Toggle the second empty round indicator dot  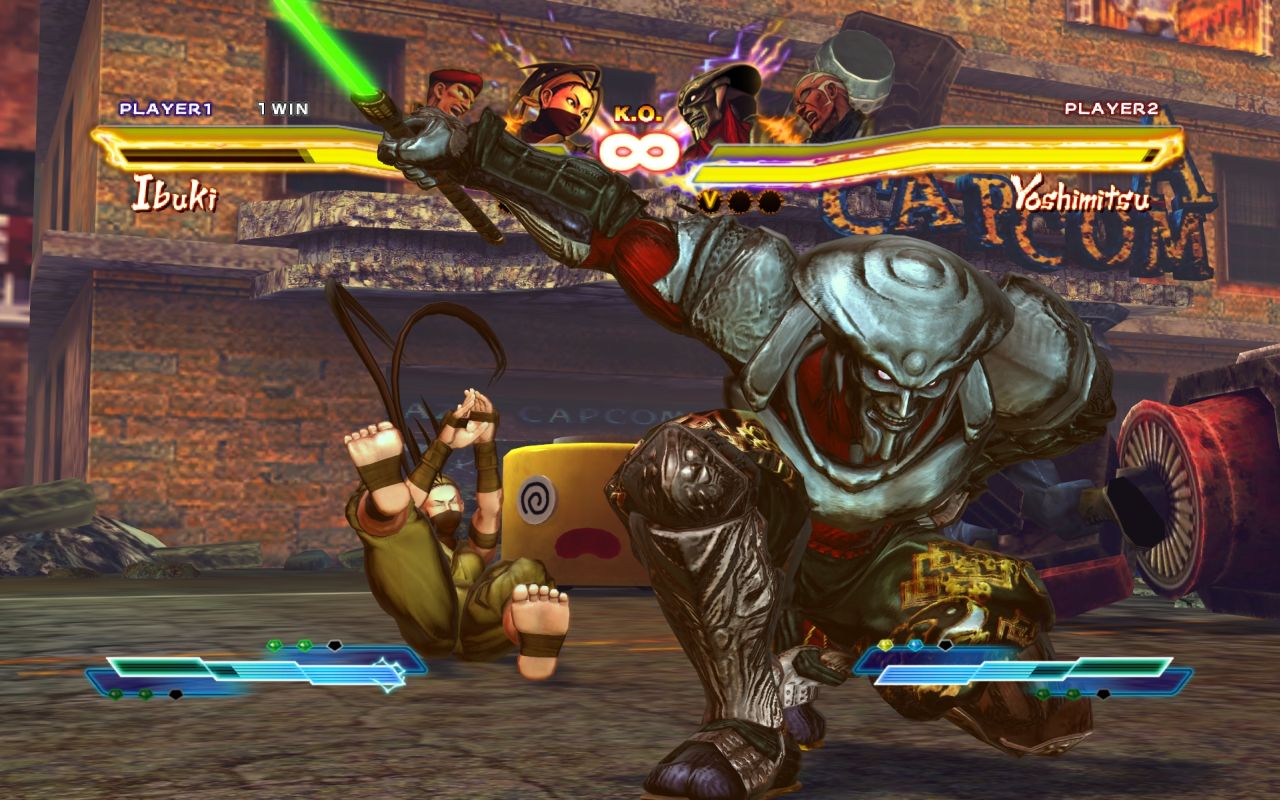tap(773, 201)
